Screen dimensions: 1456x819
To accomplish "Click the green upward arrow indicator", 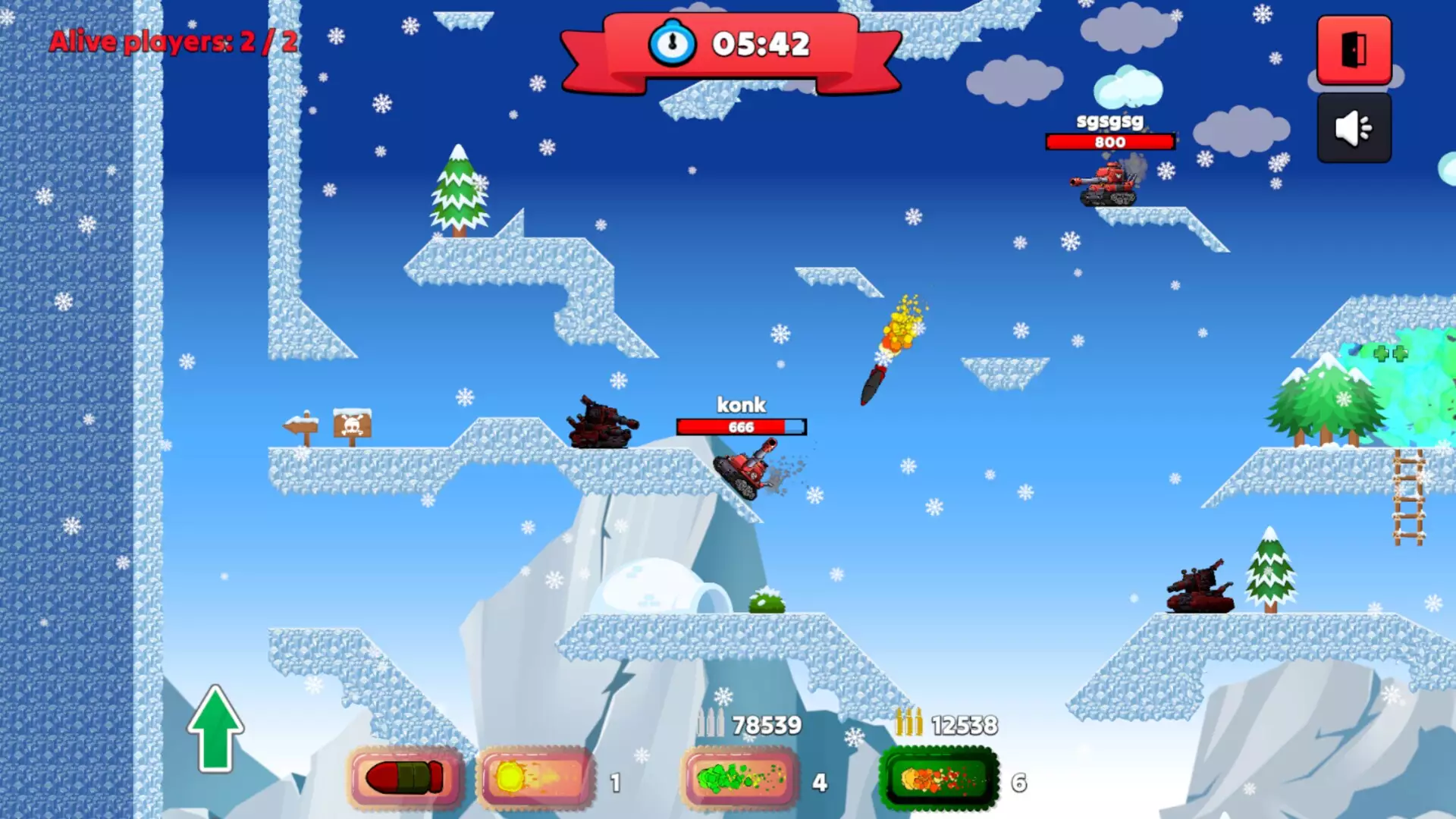I will [x=215, y=728].
